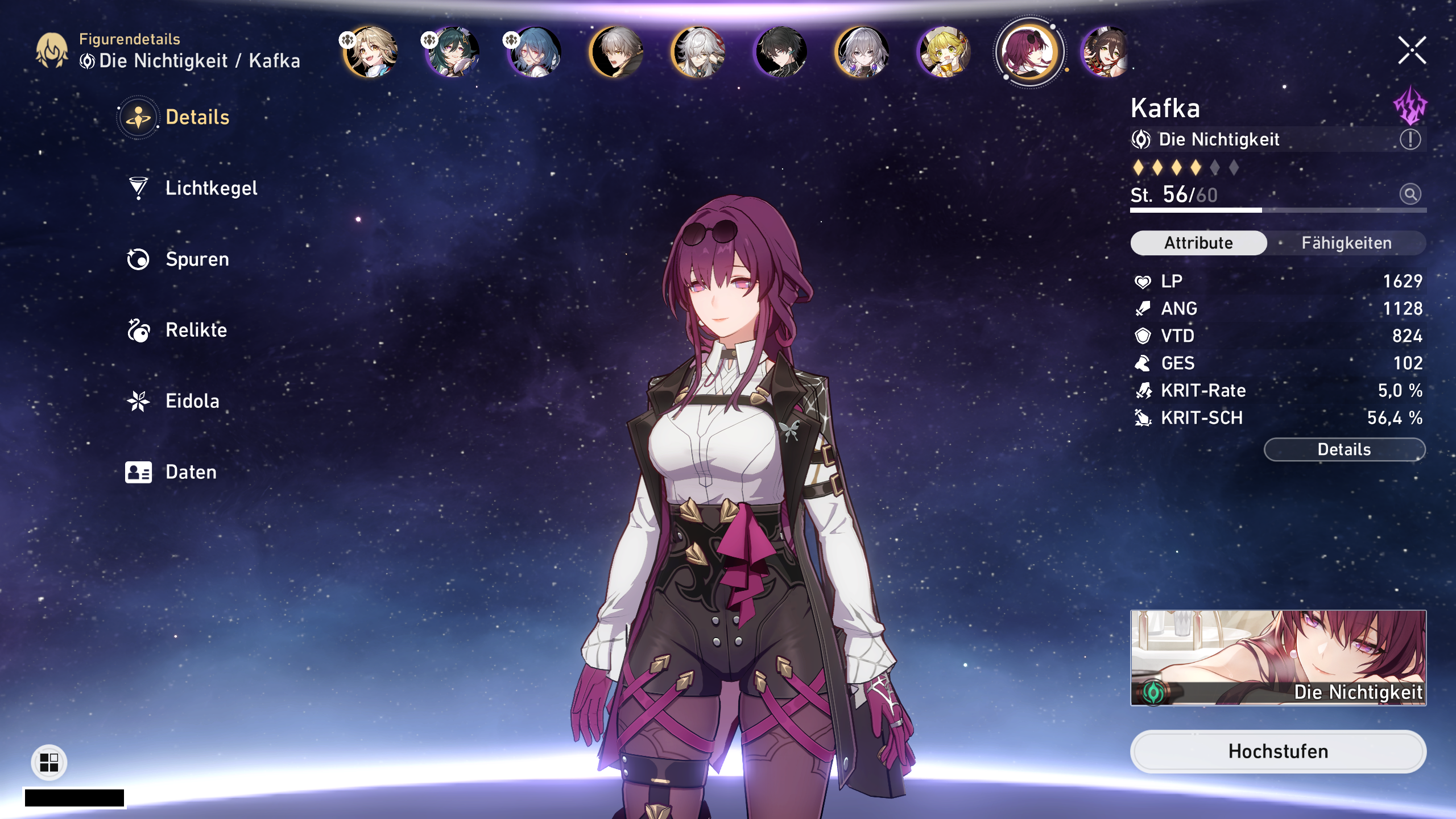
Task: Open the four-square grid icon bottom left
Action: [x=49, y=762]
